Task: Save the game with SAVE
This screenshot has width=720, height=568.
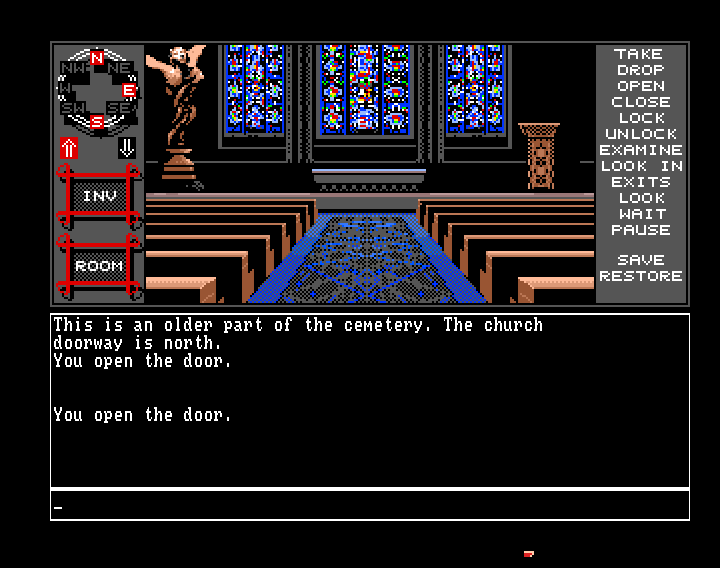Action: coord(640,260)
